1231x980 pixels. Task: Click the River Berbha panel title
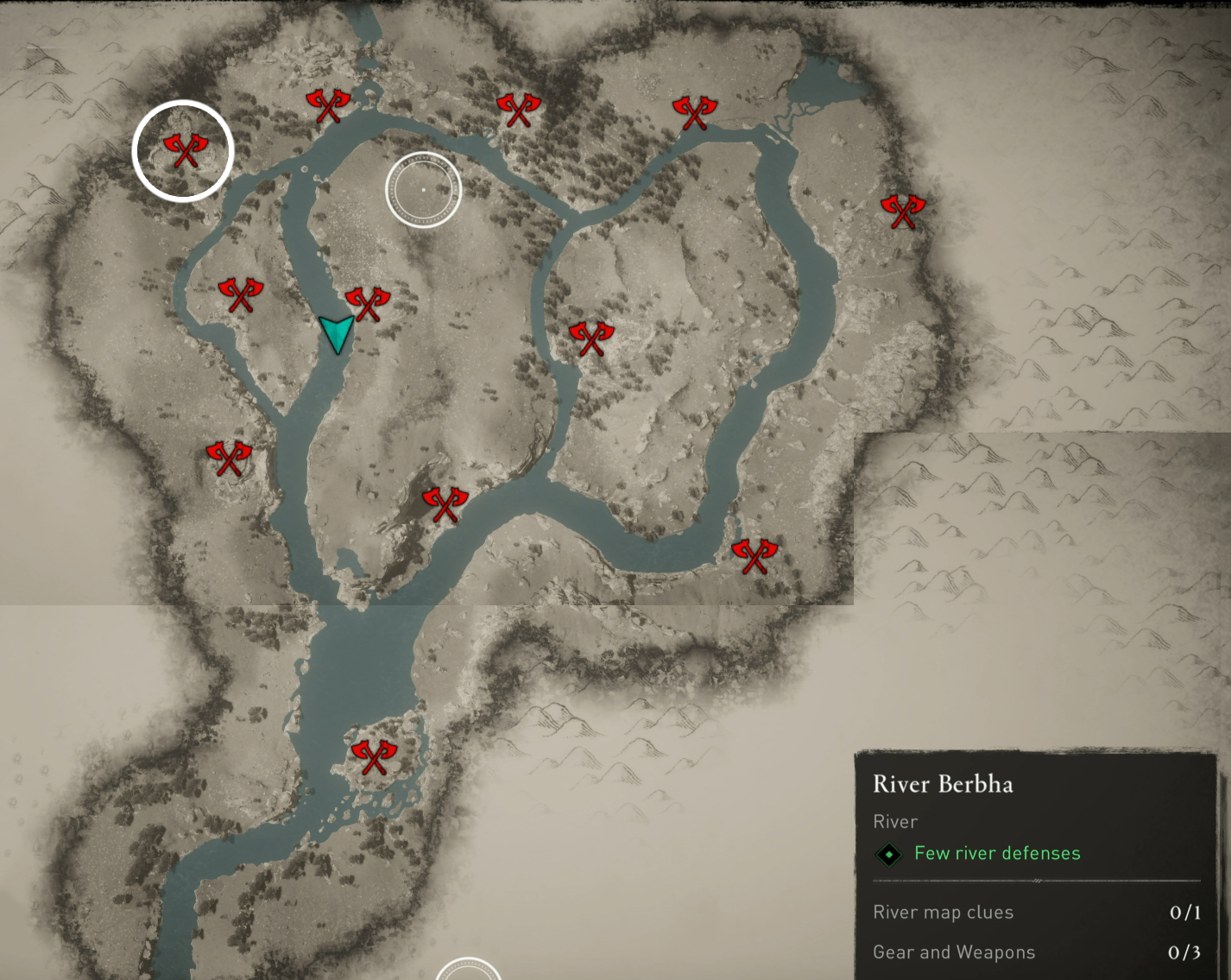pos(943,784)
